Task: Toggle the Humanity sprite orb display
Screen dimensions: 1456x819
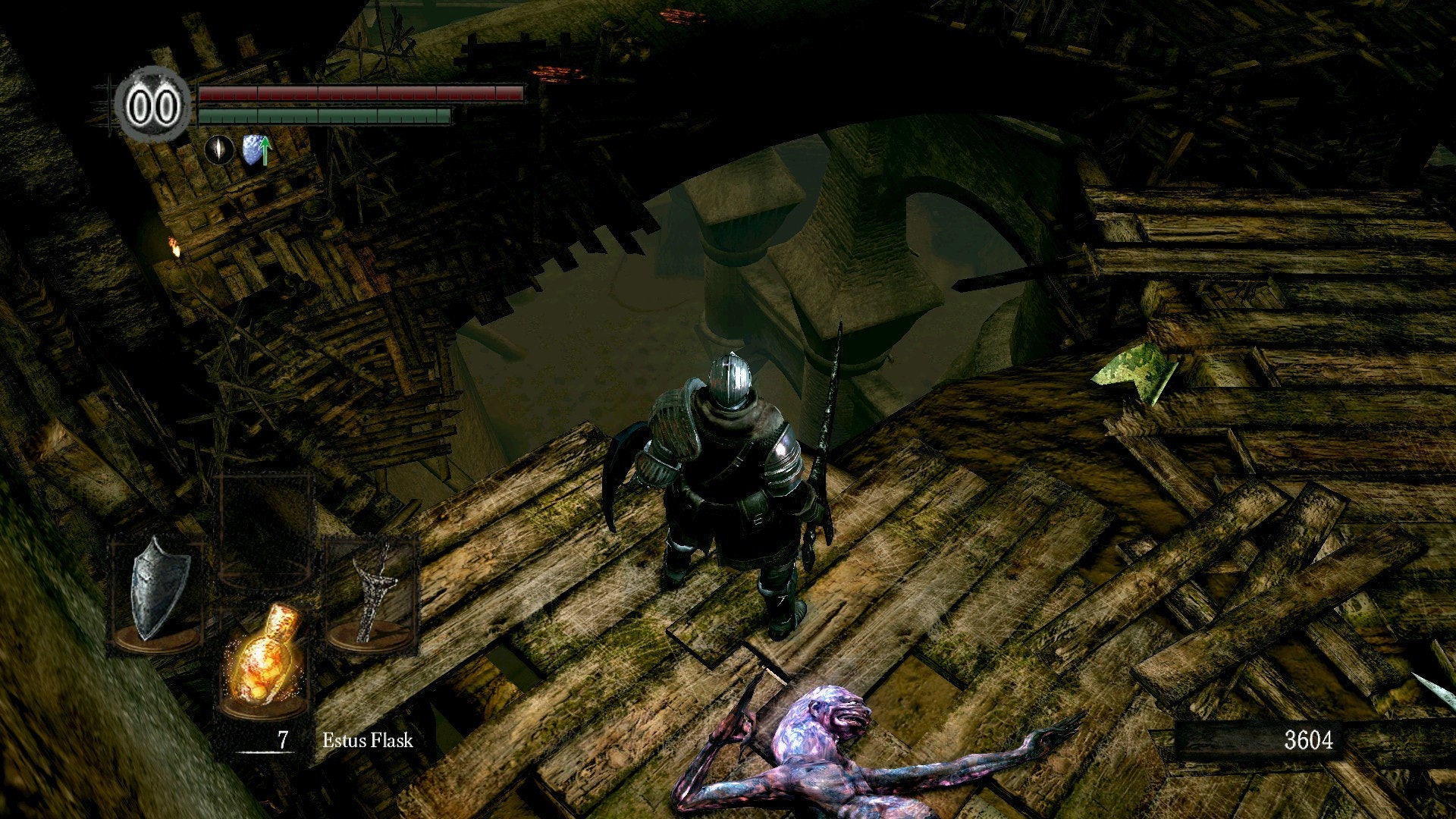Action: [x=152, y=102]
